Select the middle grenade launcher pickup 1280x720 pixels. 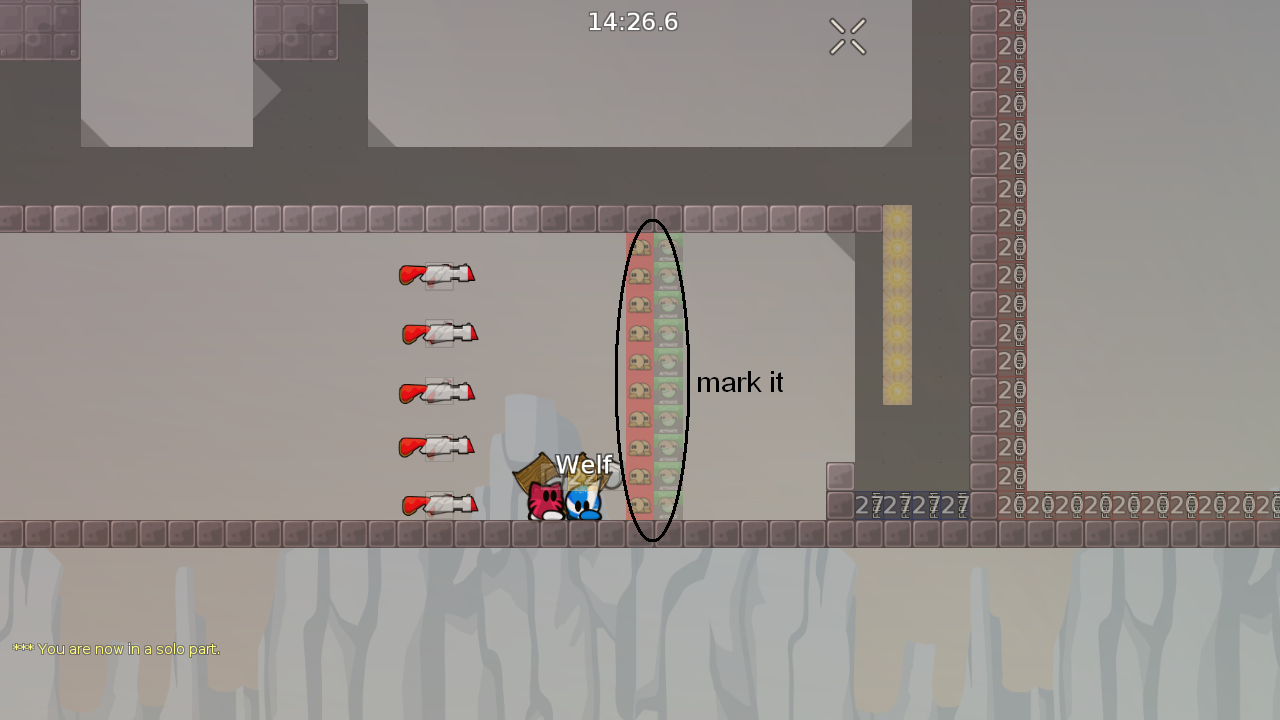440,392
